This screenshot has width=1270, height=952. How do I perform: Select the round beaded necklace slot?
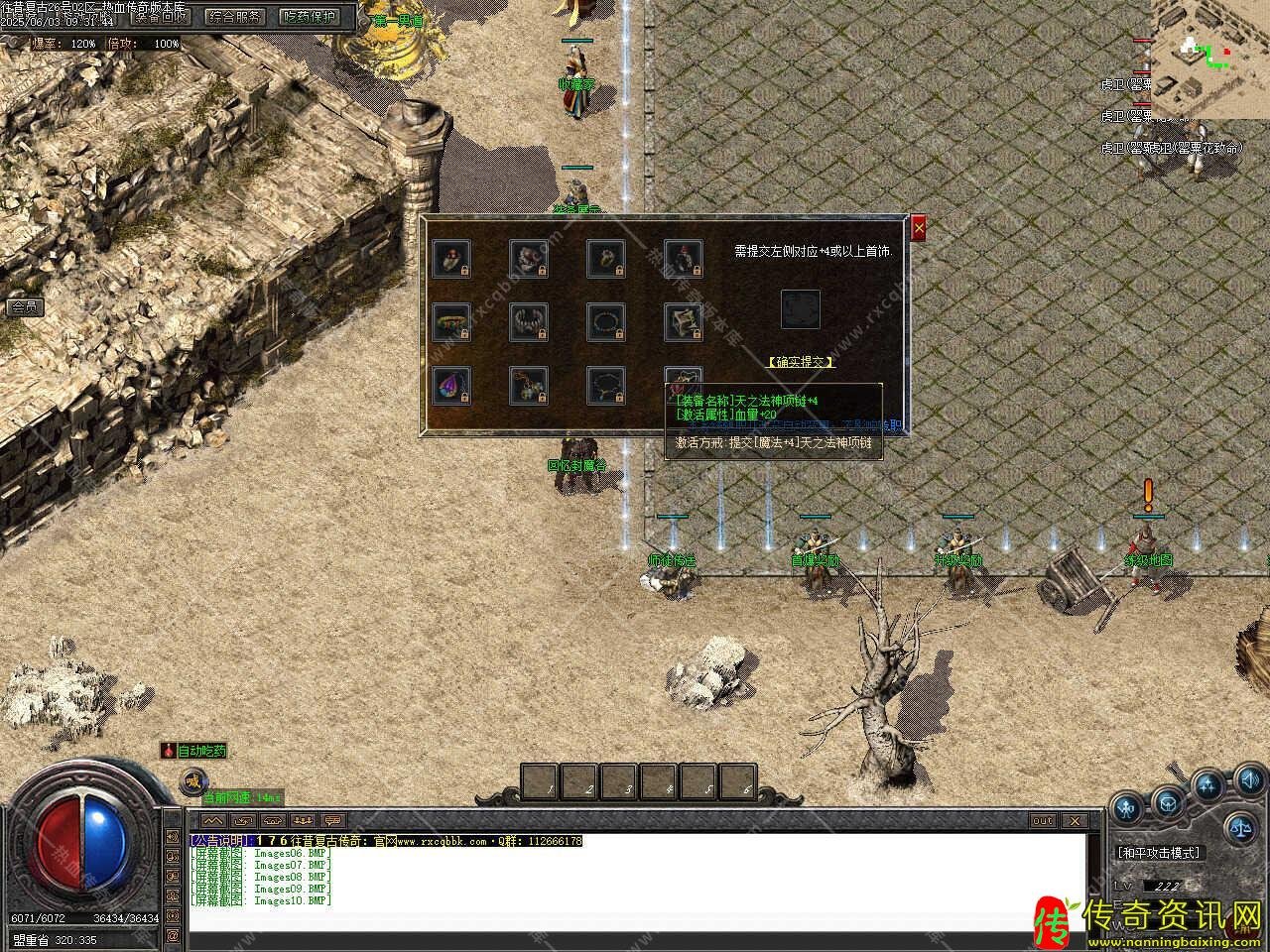[x=606, y=321]
